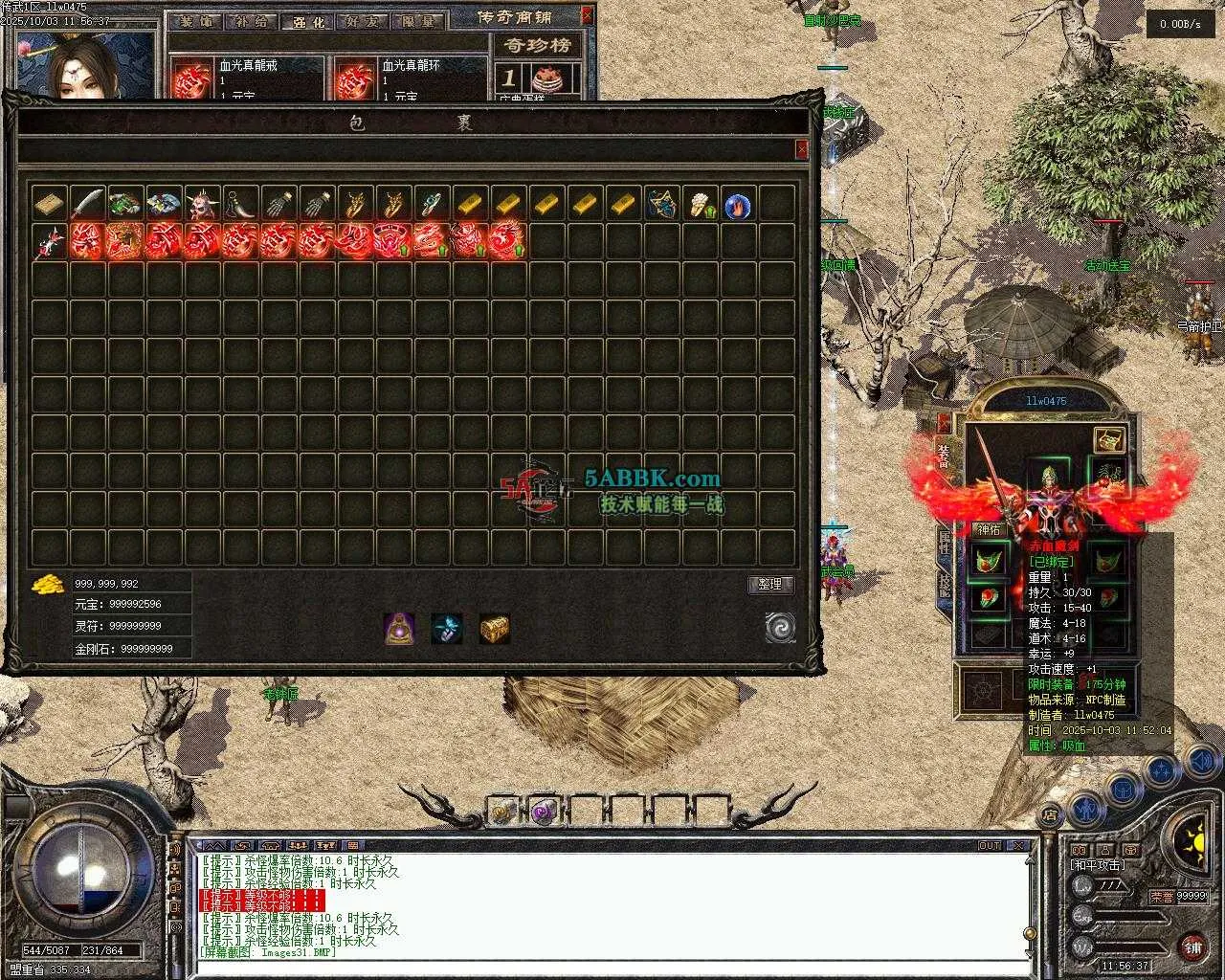Toggle the 和平攻击 attack mode
The image size is (1225, 980).
[1098, 865]
